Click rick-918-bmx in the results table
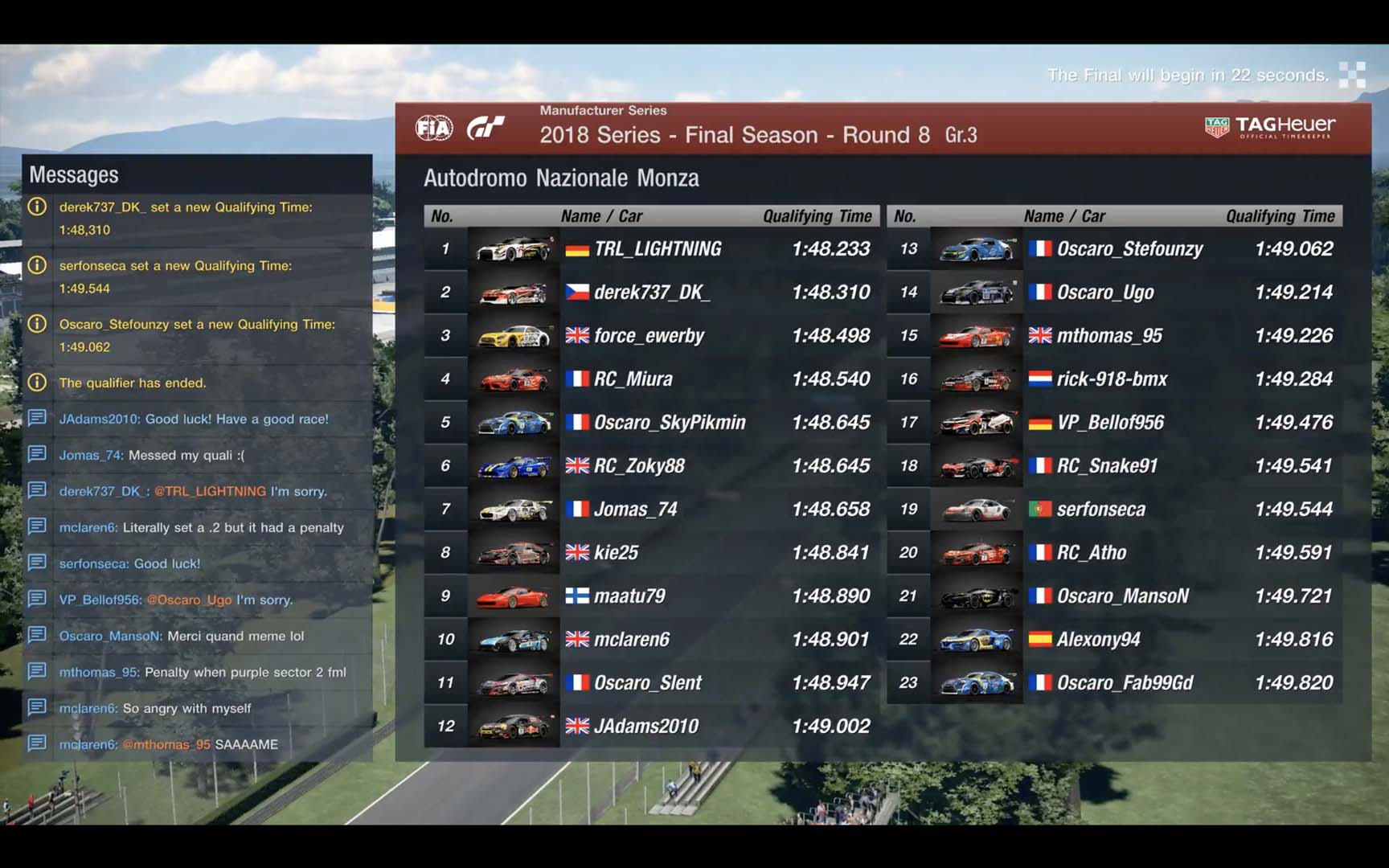 1112,379
